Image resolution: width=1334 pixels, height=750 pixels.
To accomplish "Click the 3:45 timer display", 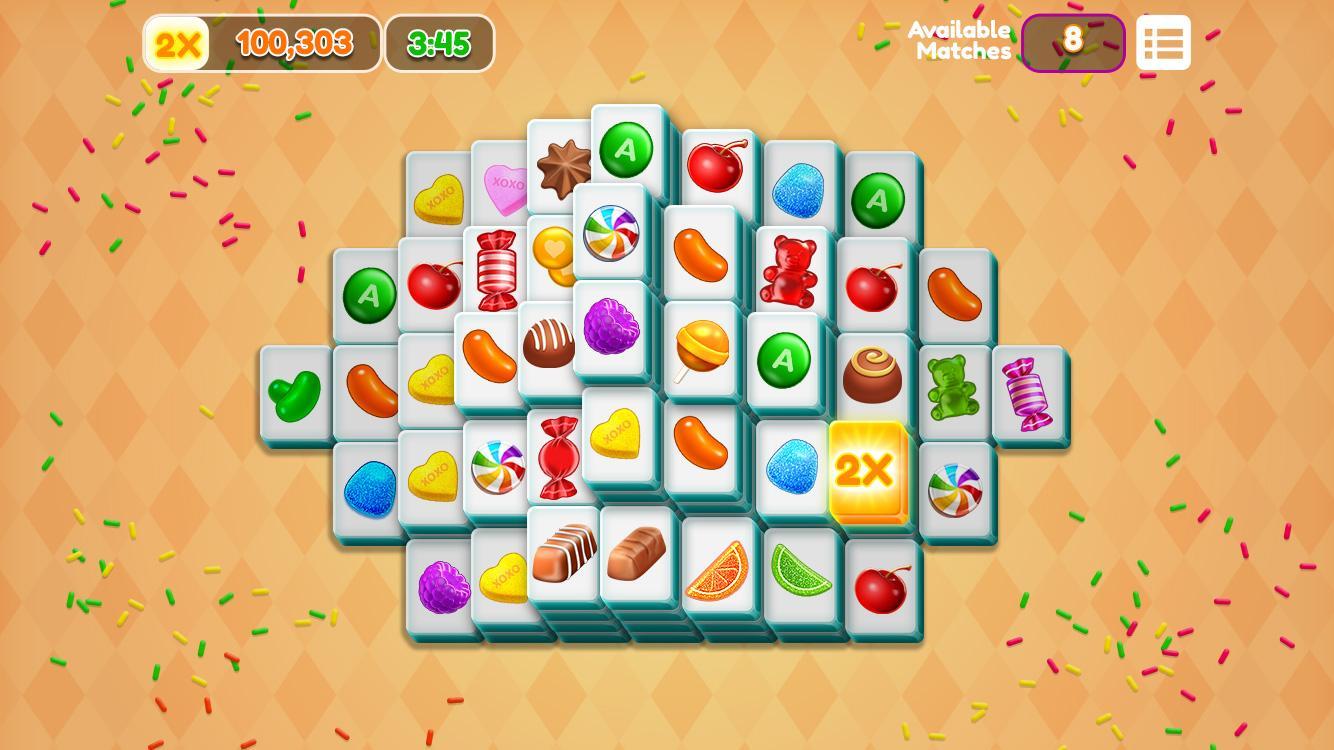I will (x=438, y=42).
